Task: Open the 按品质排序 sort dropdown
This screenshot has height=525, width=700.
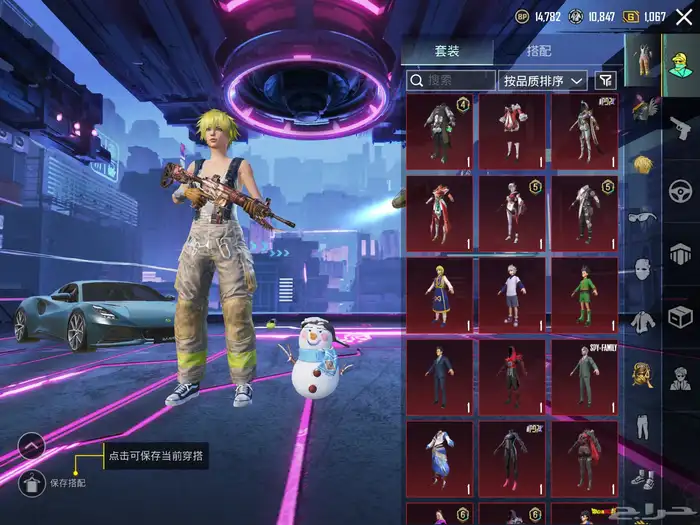Action: tap(545, 80)
